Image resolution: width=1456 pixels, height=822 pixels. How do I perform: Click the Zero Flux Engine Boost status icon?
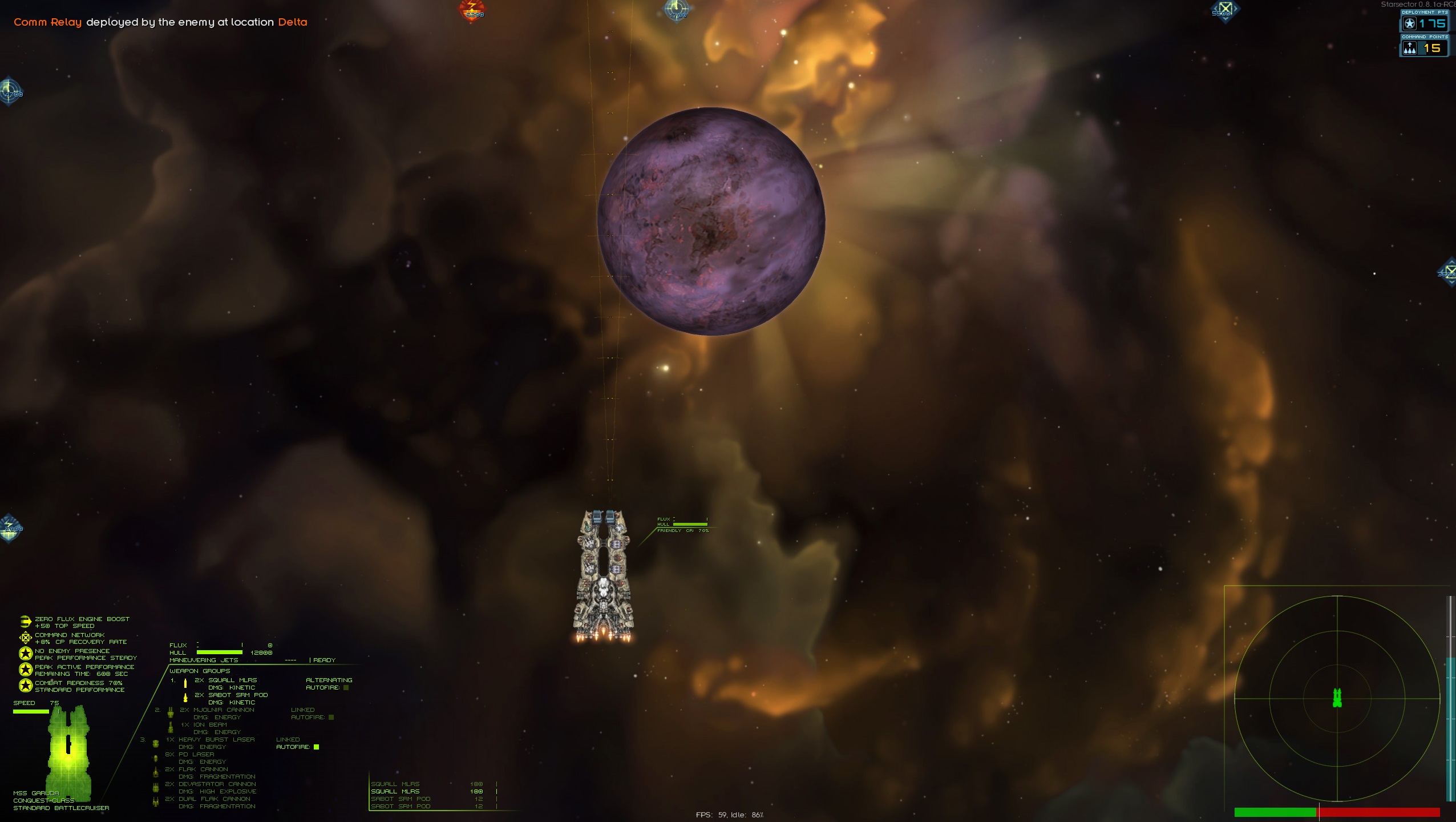click(25, 622)
